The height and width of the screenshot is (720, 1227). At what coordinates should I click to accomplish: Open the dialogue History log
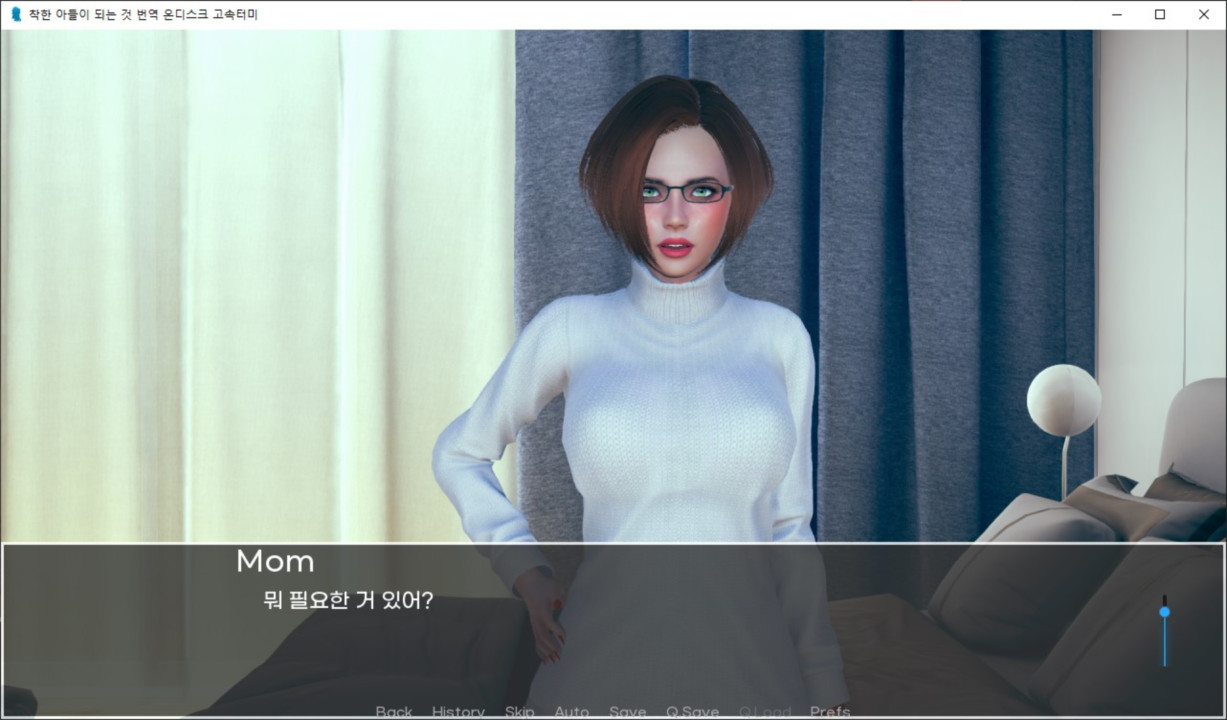tap(458, 712)
